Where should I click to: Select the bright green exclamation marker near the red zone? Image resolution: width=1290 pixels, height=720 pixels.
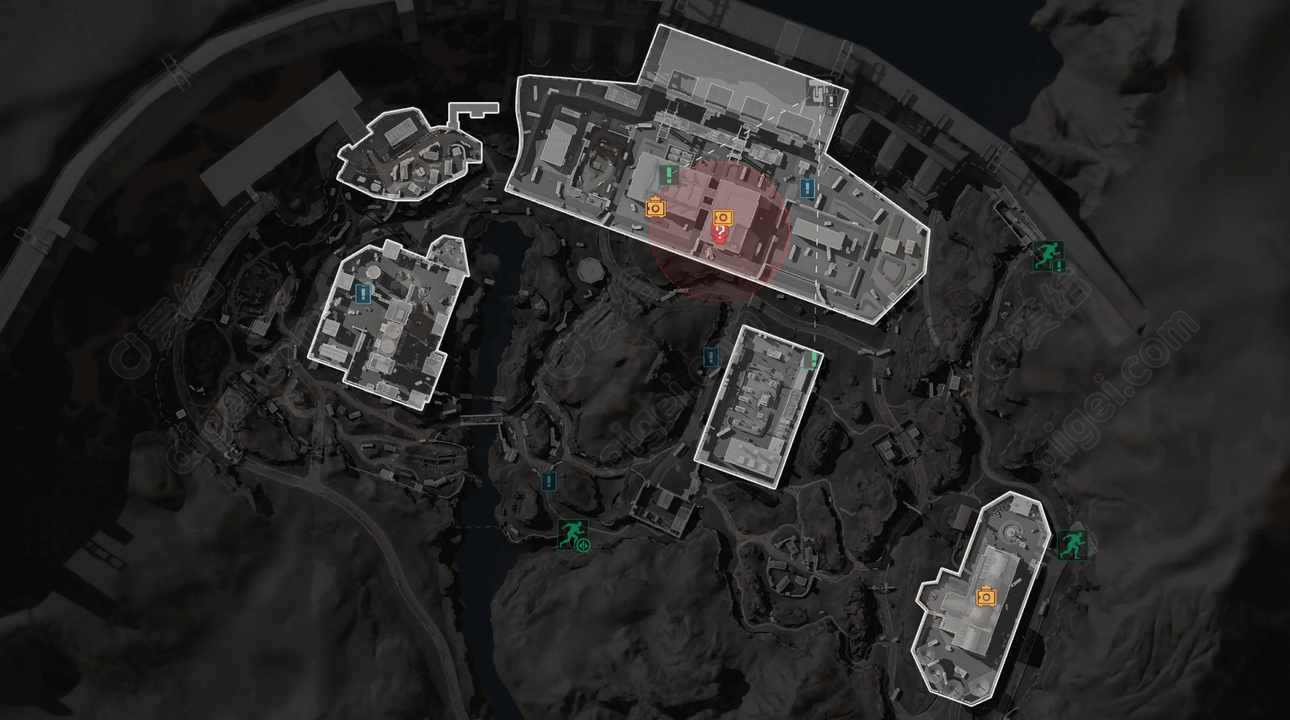pos(667,174)
